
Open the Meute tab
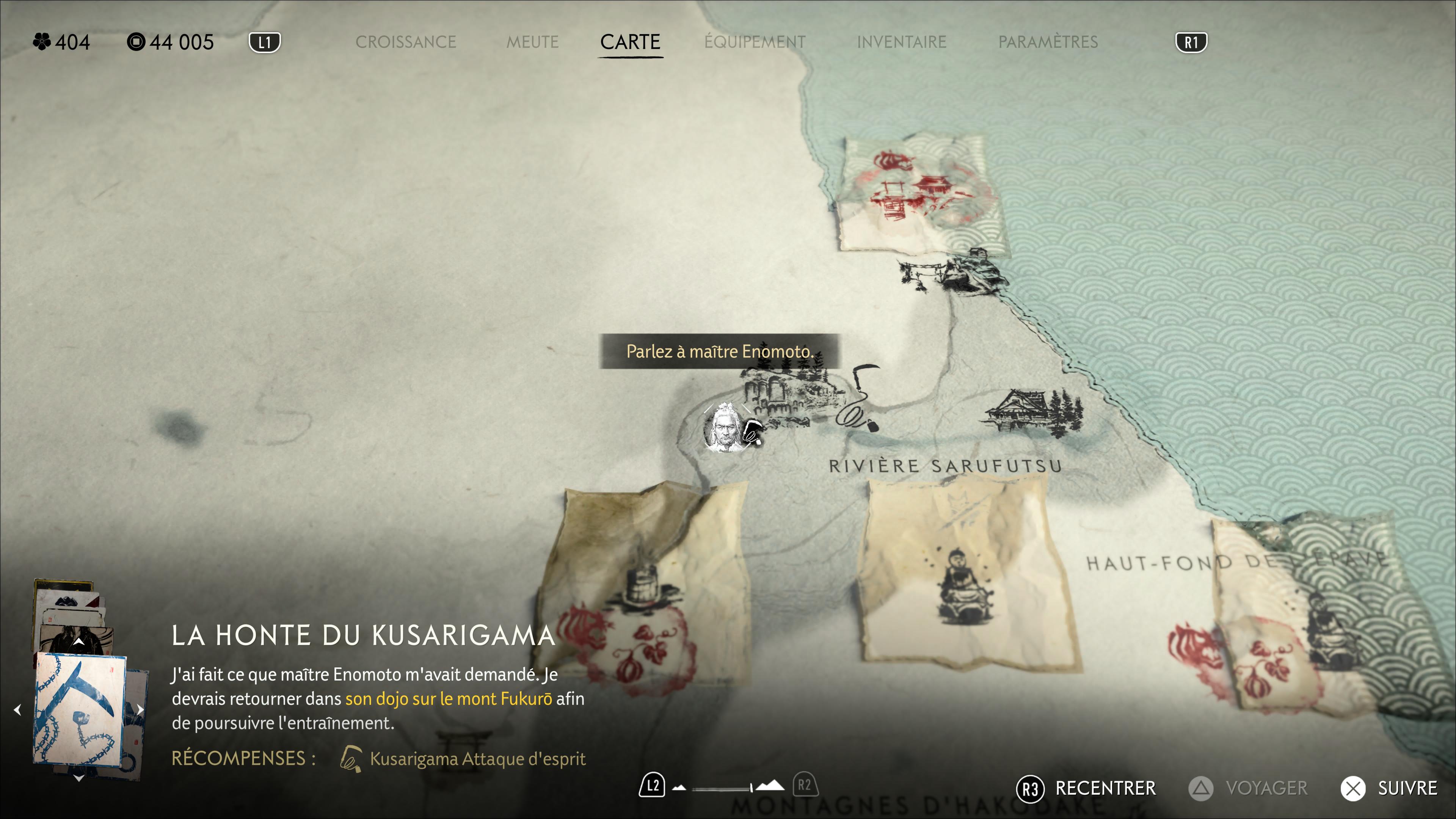coord(532,42)
